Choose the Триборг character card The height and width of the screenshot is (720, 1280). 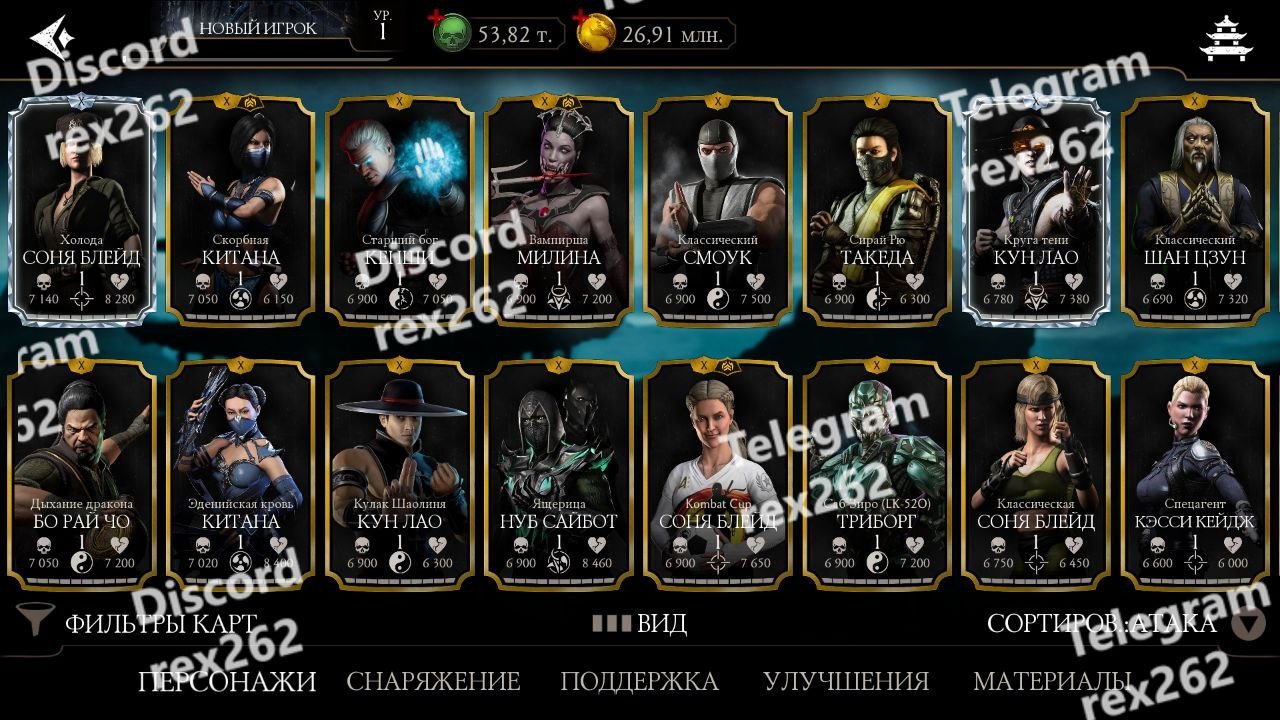[877, 475]
